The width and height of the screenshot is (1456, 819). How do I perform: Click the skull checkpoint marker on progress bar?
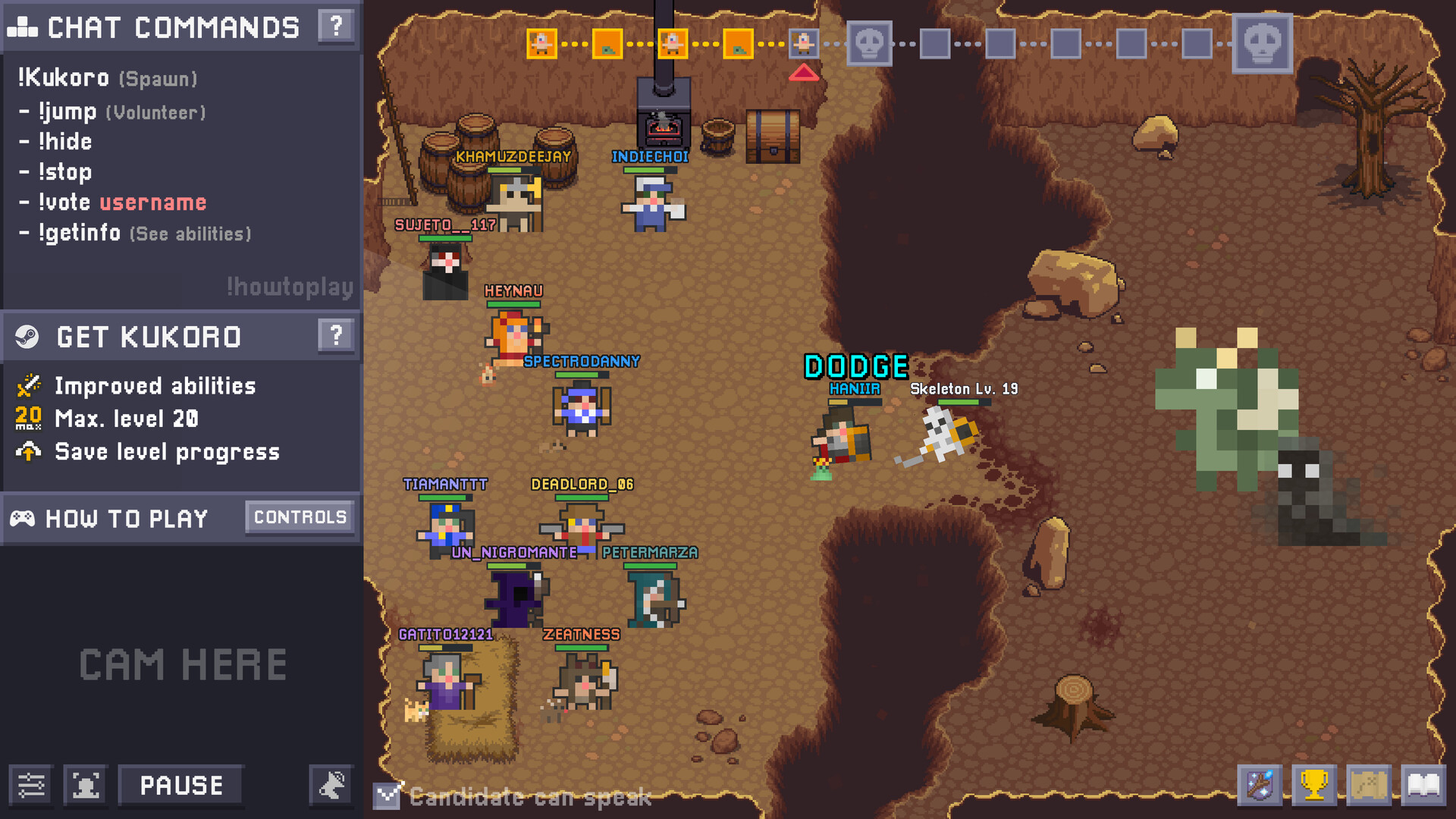[868, 43]
